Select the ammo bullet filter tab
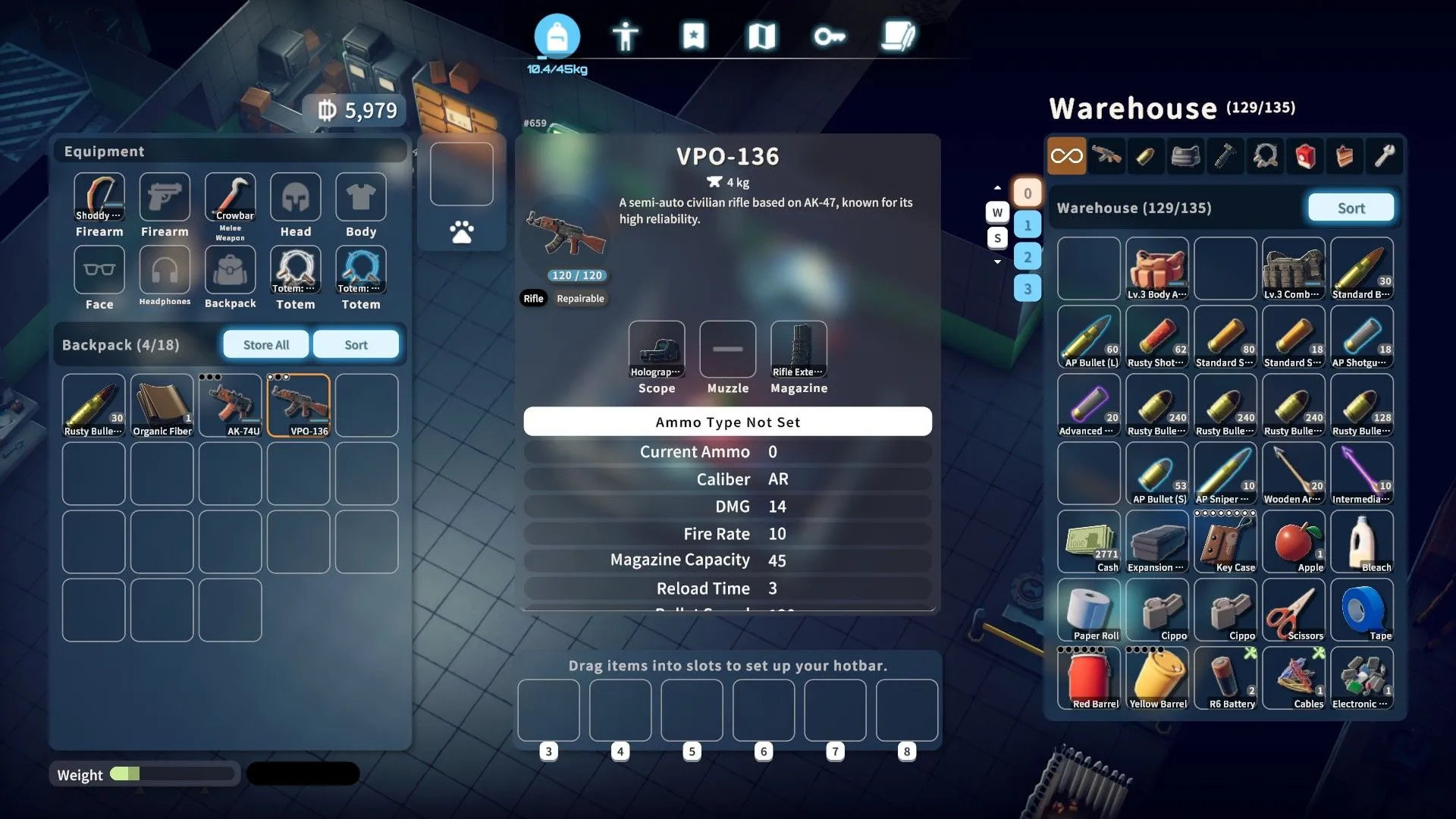Screen dimensions: 1456x819 1146,155
